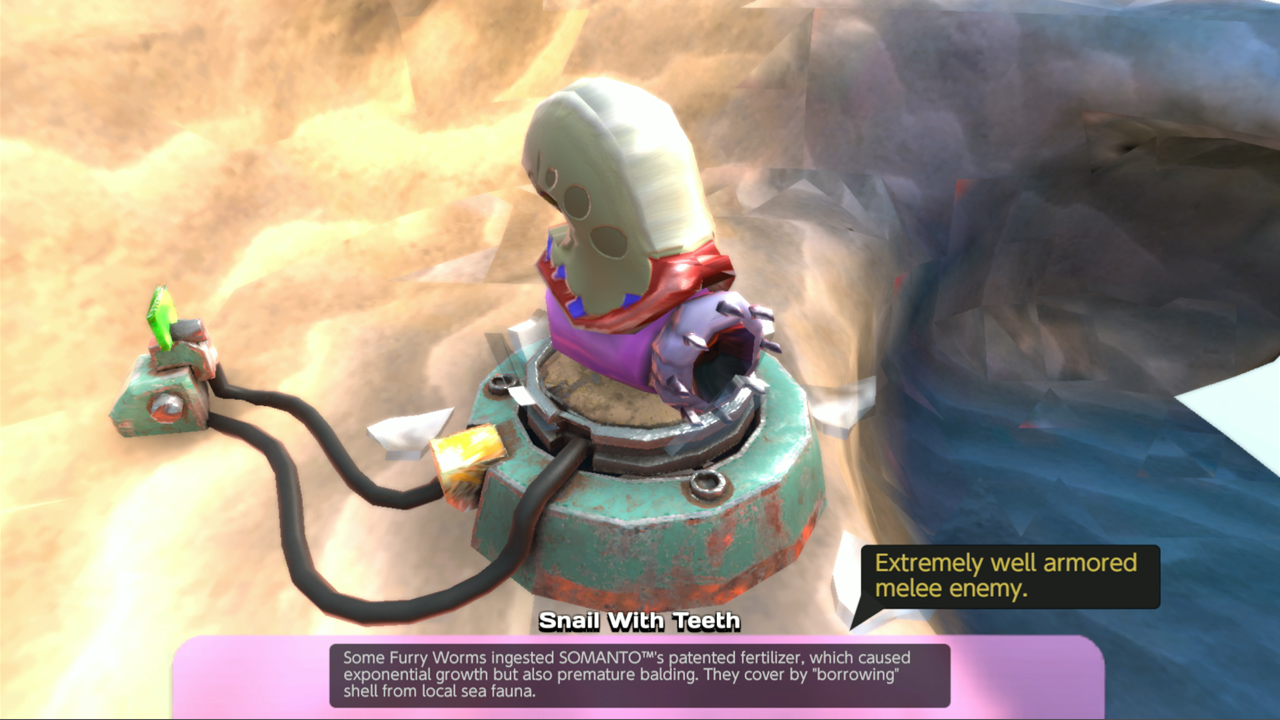Select the 'Snail With Teeth' title text
This screenshot has height=720, width=1280.
pos(640,621)
